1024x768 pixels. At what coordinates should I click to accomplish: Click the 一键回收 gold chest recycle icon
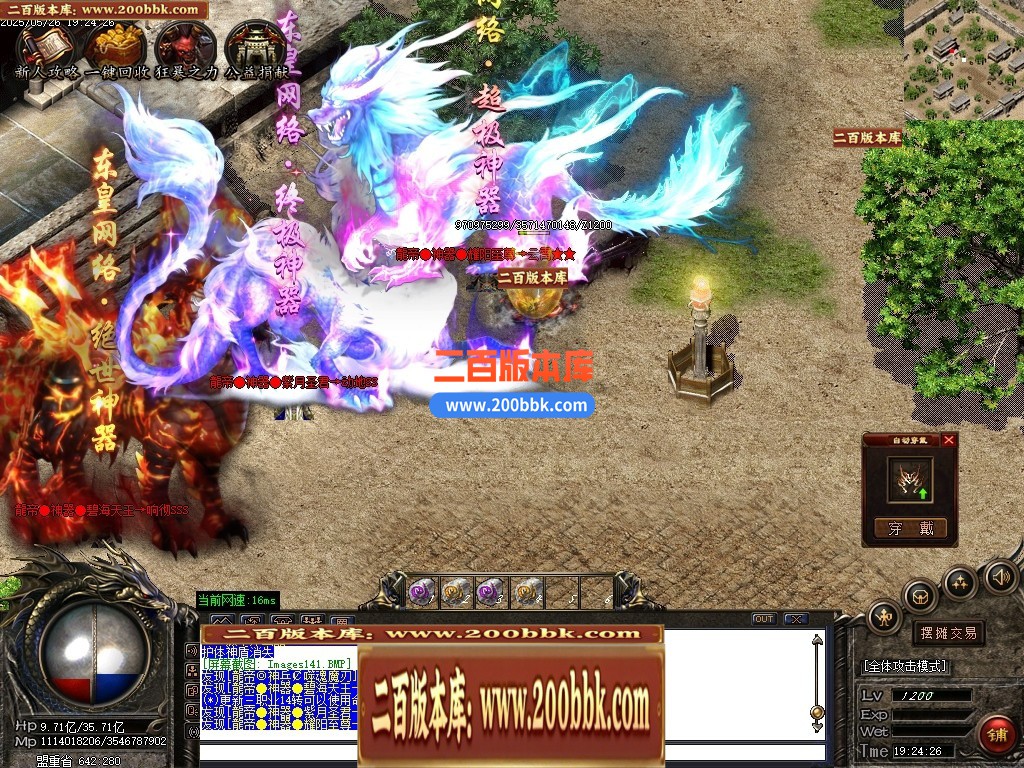point(113,46)
